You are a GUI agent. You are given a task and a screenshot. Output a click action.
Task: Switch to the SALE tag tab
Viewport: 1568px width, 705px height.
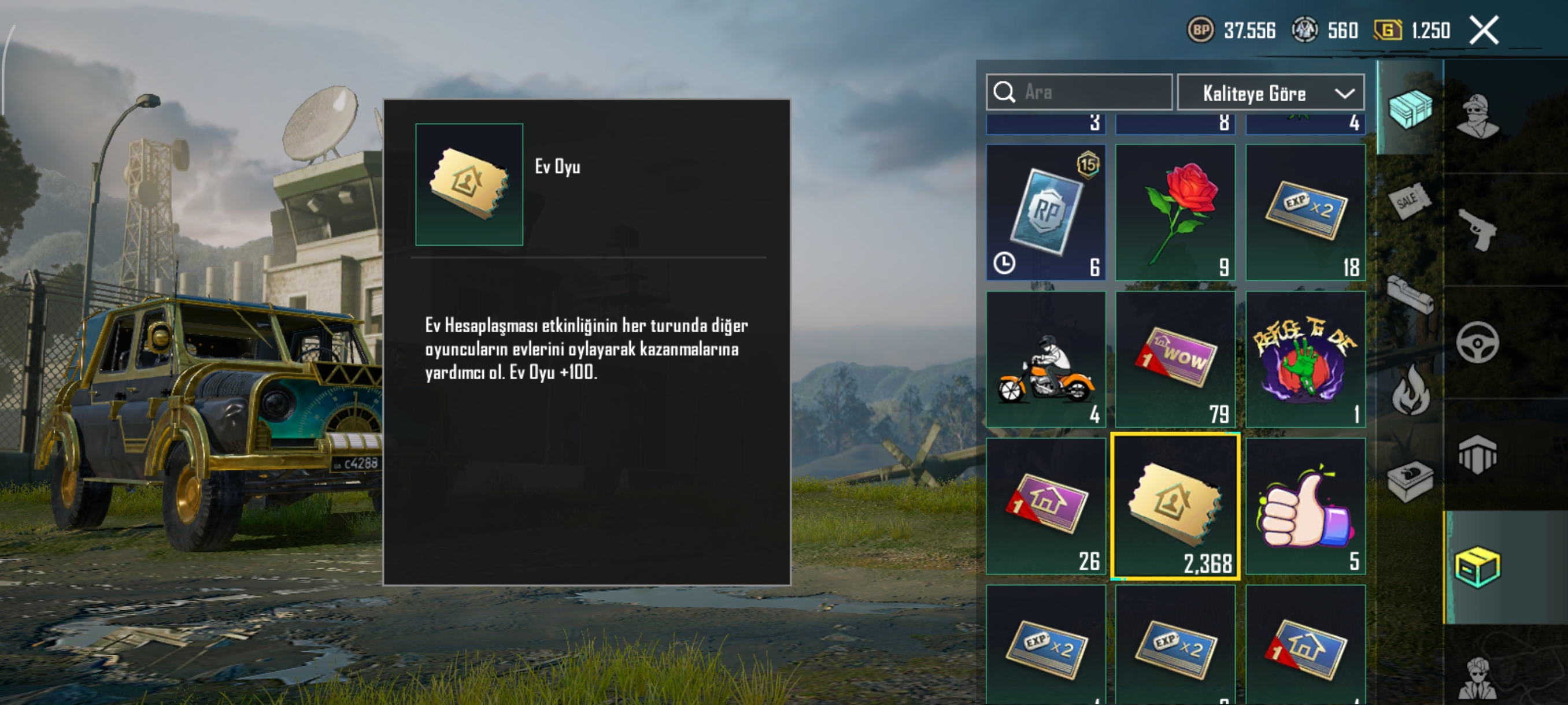coord(1410,200)
